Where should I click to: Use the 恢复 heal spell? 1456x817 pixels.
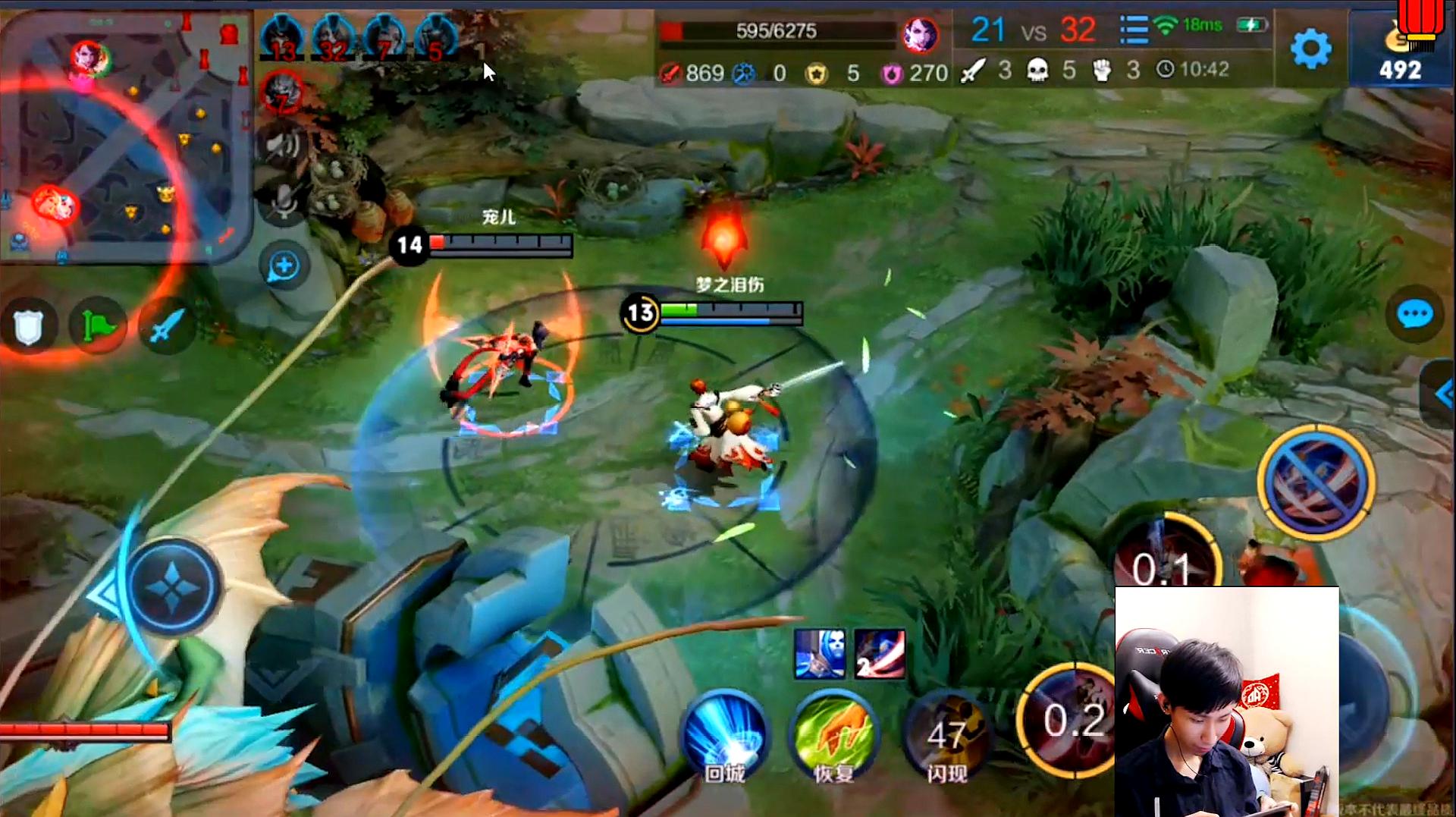click(x=833, y=736)
